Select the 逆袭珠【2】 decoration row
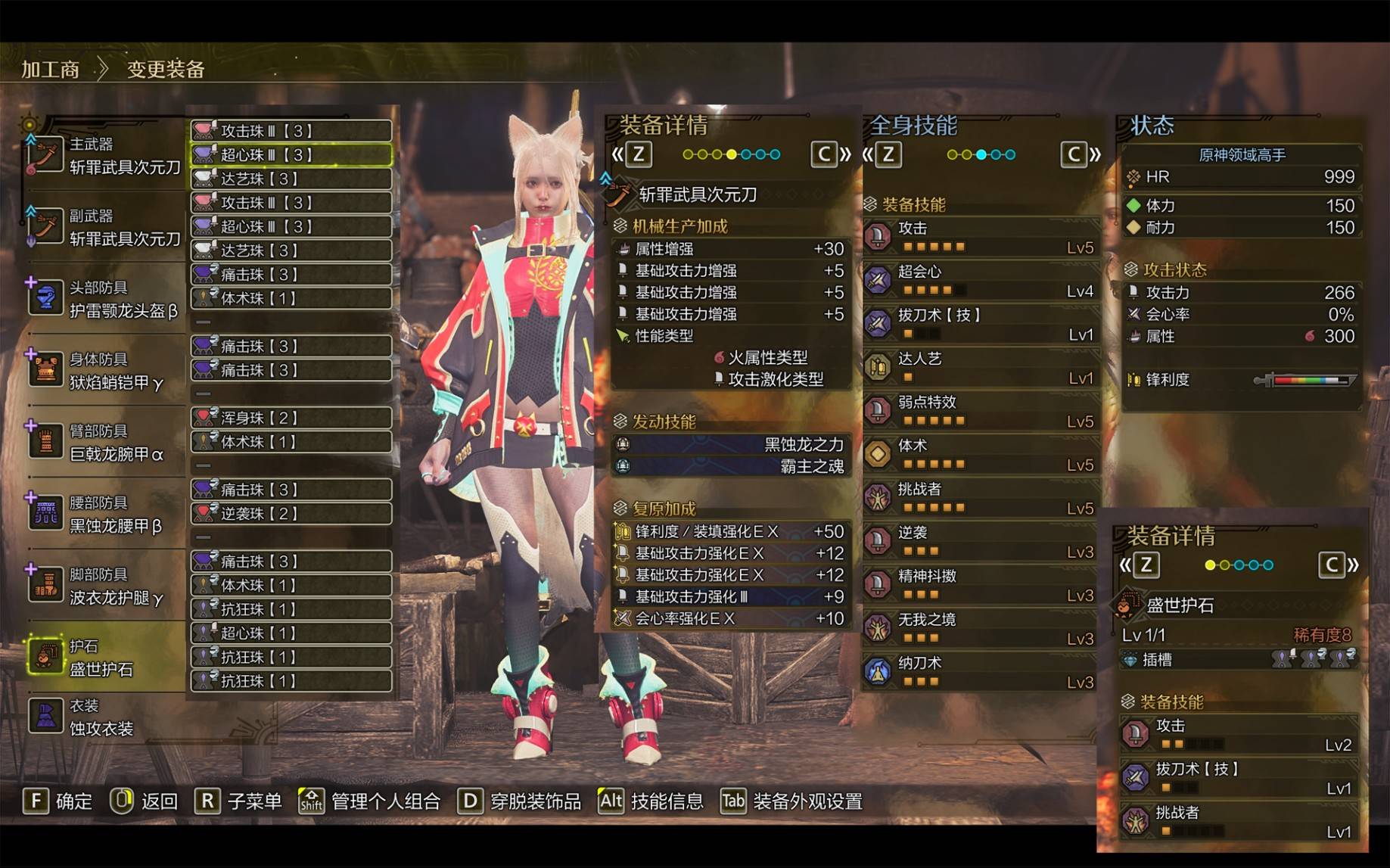 [x=291, y=514]
